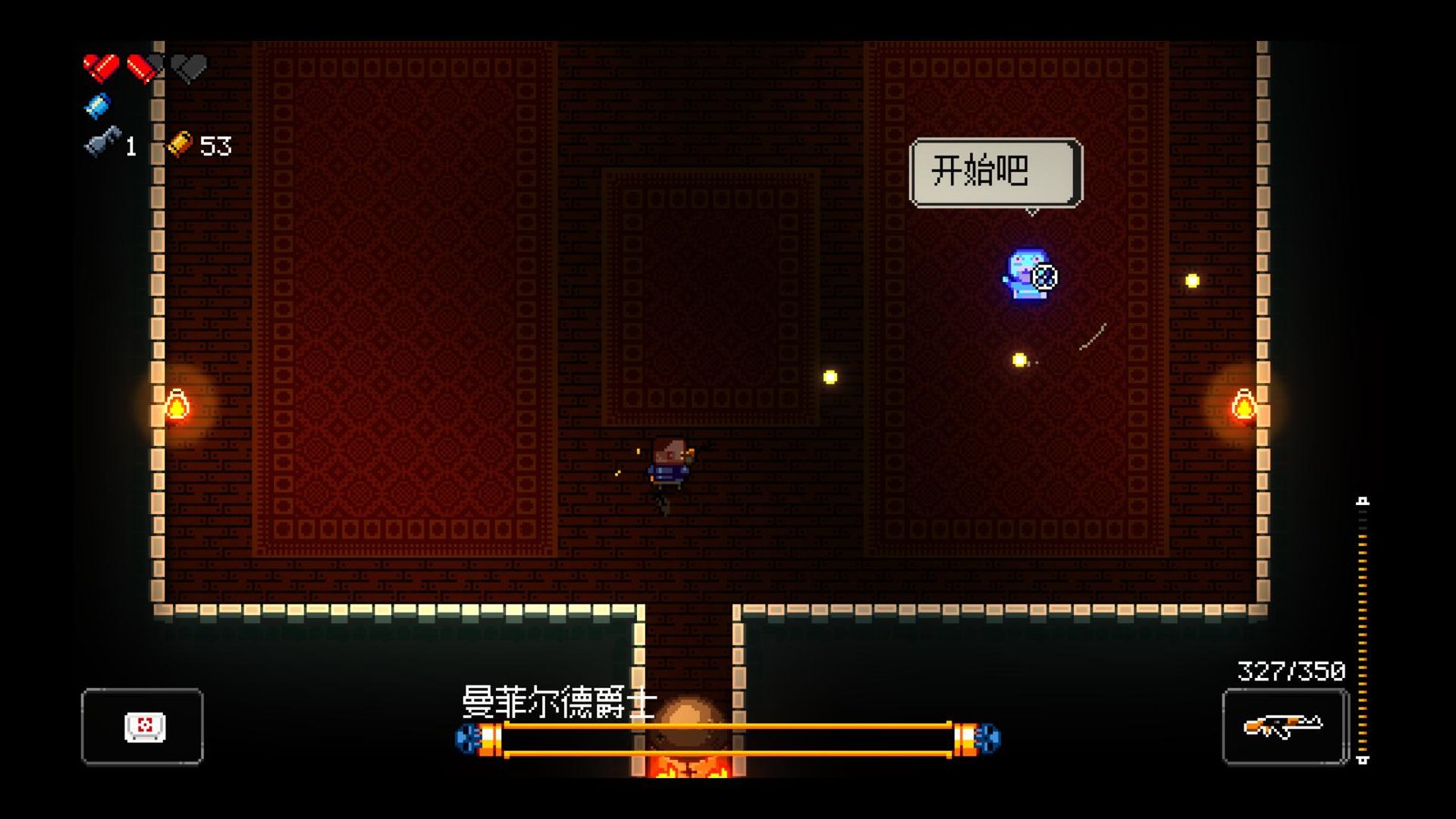Click the yellow bullet on the floor
The image size is (1456, 819).
pos(828,375)
